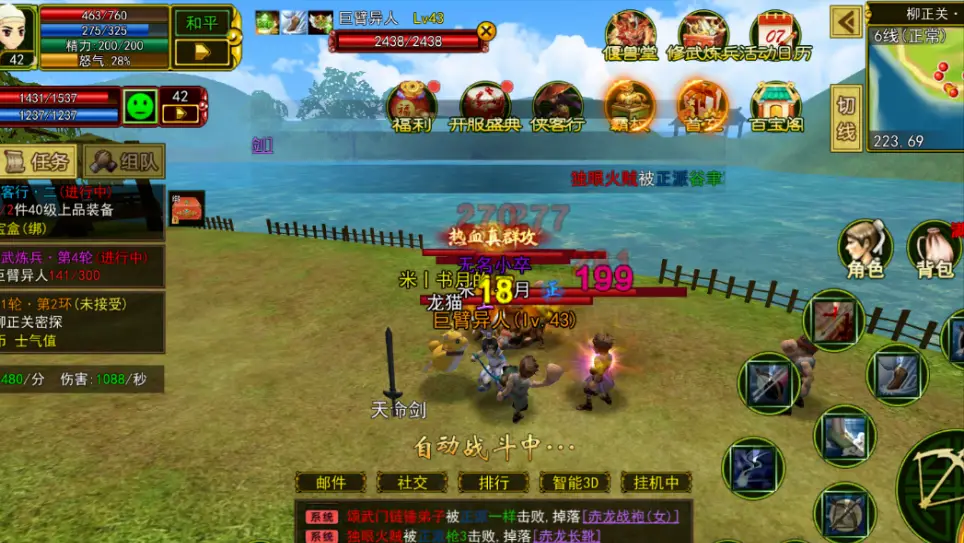The height and width of the screenshot is (543, 964).
Task: Open the 任务 quest tab
Action: (x=40, y=161)
